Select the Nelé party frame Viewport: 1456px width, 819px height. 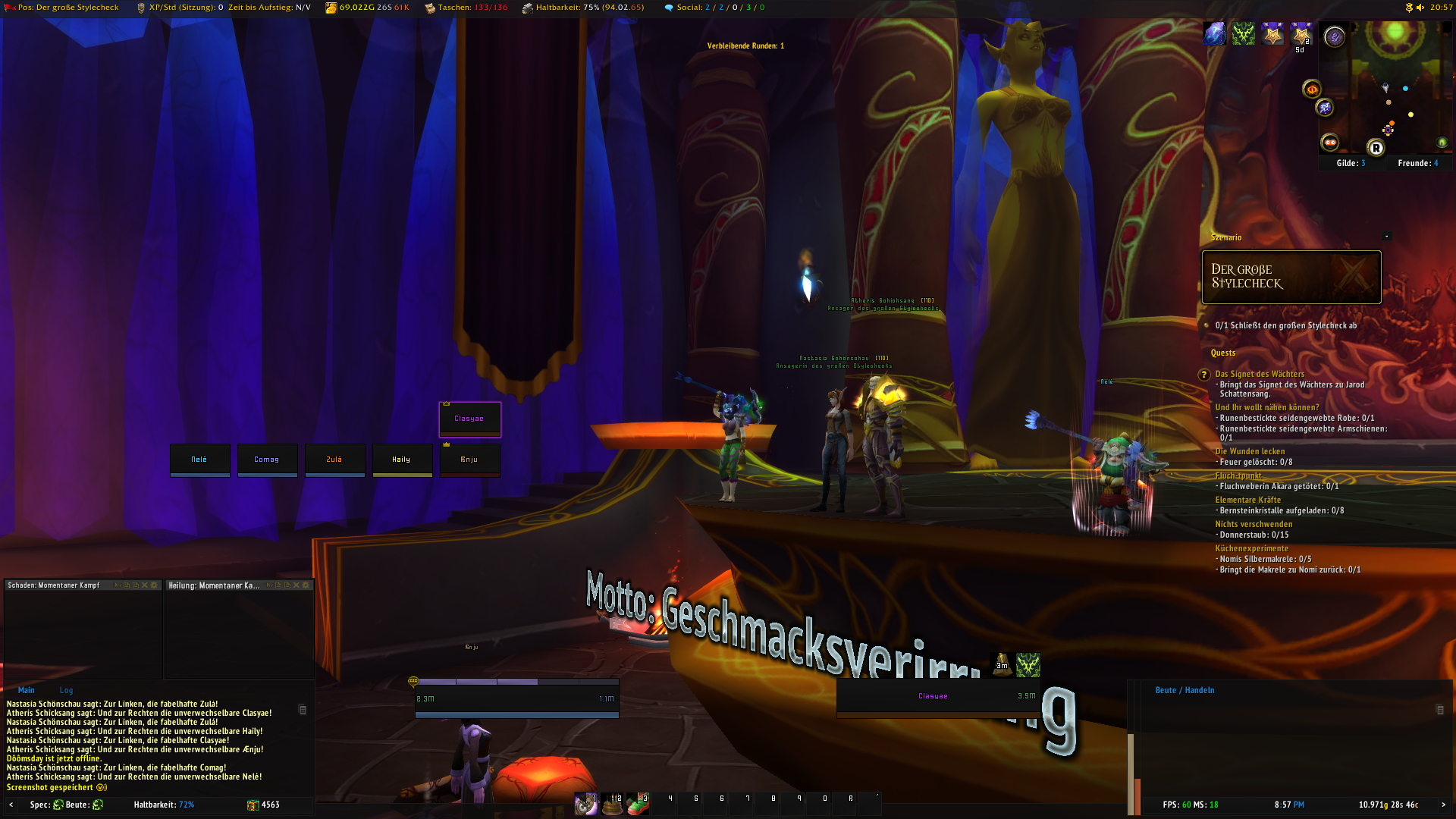[x=199, y=460]
